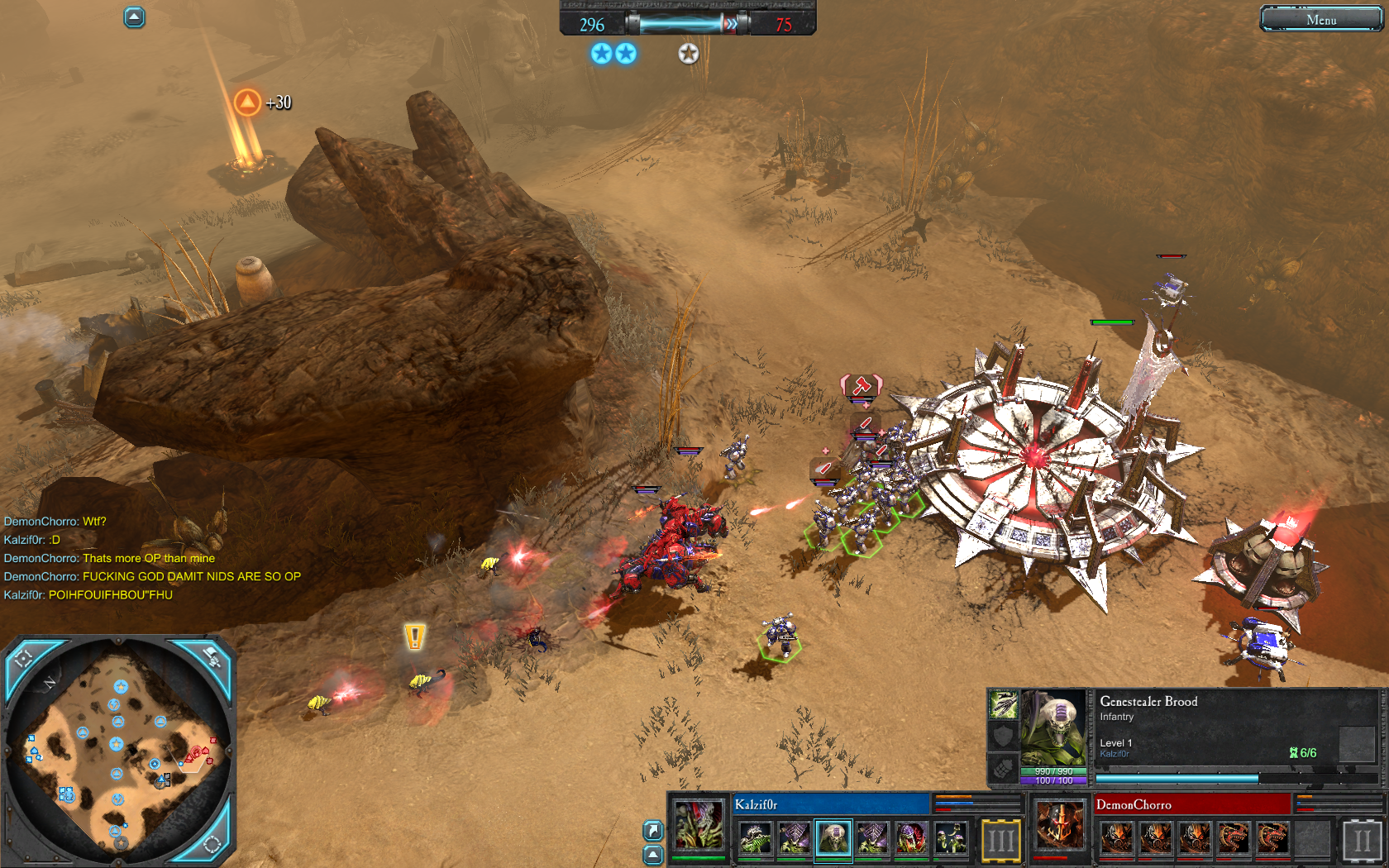Image resolution: width=1389 pixels, height=868 pixels.
Task: Select Kalzif0r's red-carapaced Tyranid squad icon
Action: tap(912, 838)
